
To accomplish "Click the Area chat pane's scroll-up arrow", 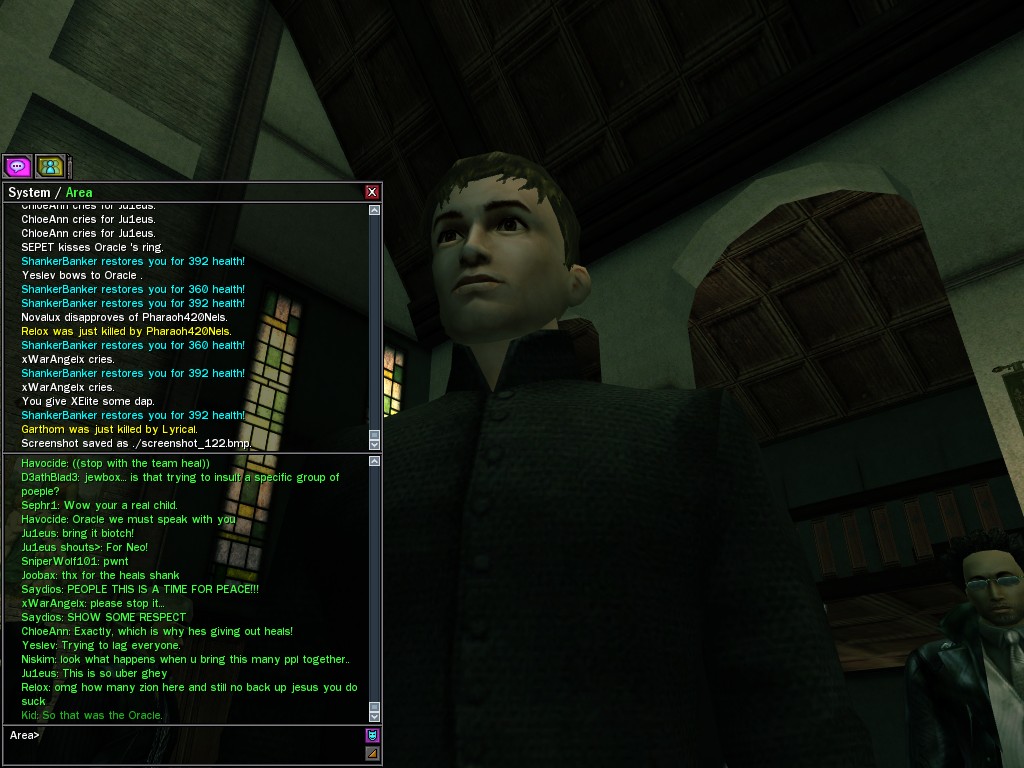I will coord(375,461).
